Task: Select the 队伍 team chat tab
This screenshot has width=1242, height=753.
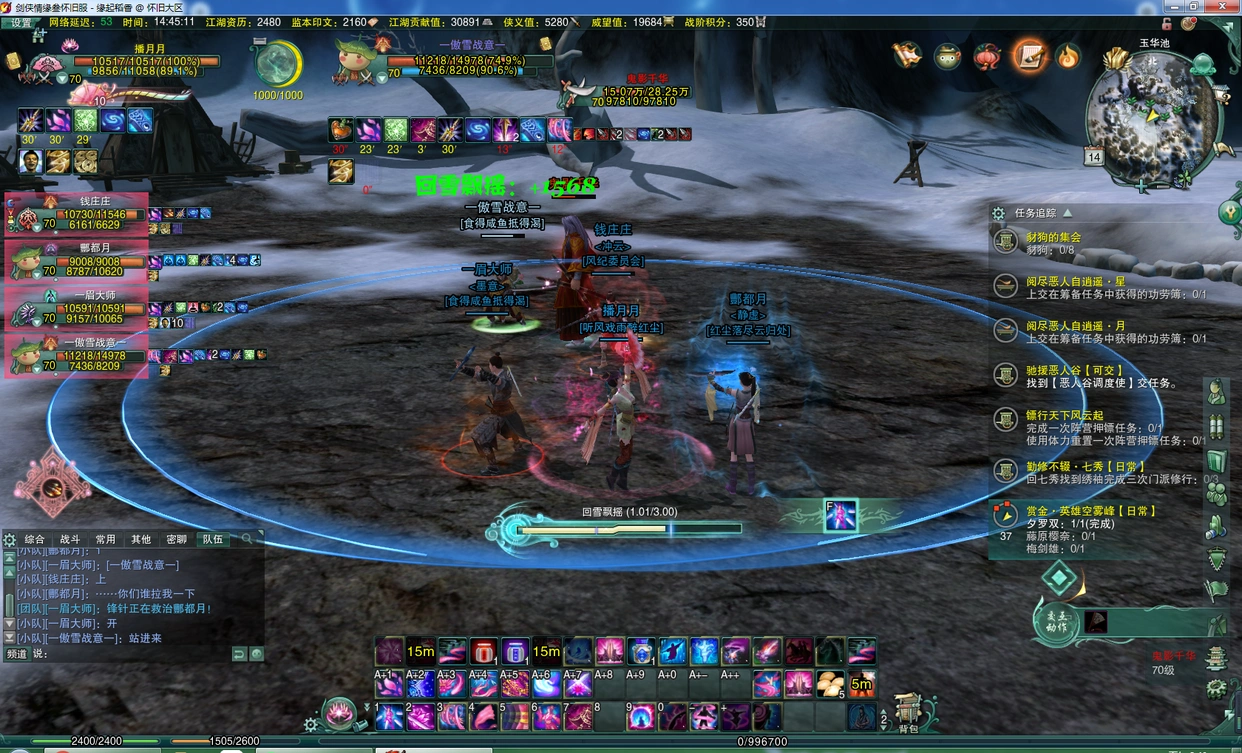Action: click(x=212, y=539)
